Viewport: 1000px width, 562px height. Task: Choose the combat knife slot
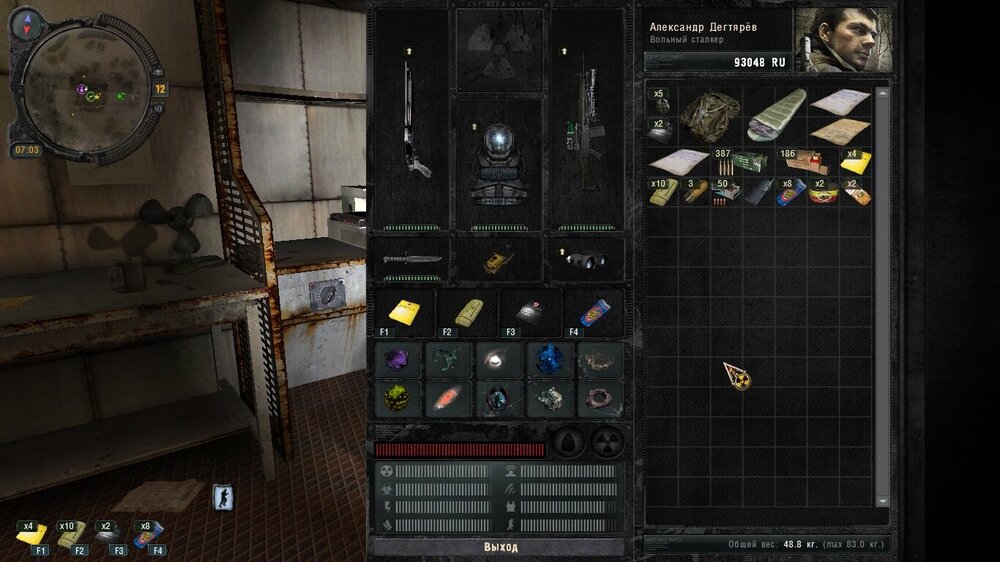point(412,258)
